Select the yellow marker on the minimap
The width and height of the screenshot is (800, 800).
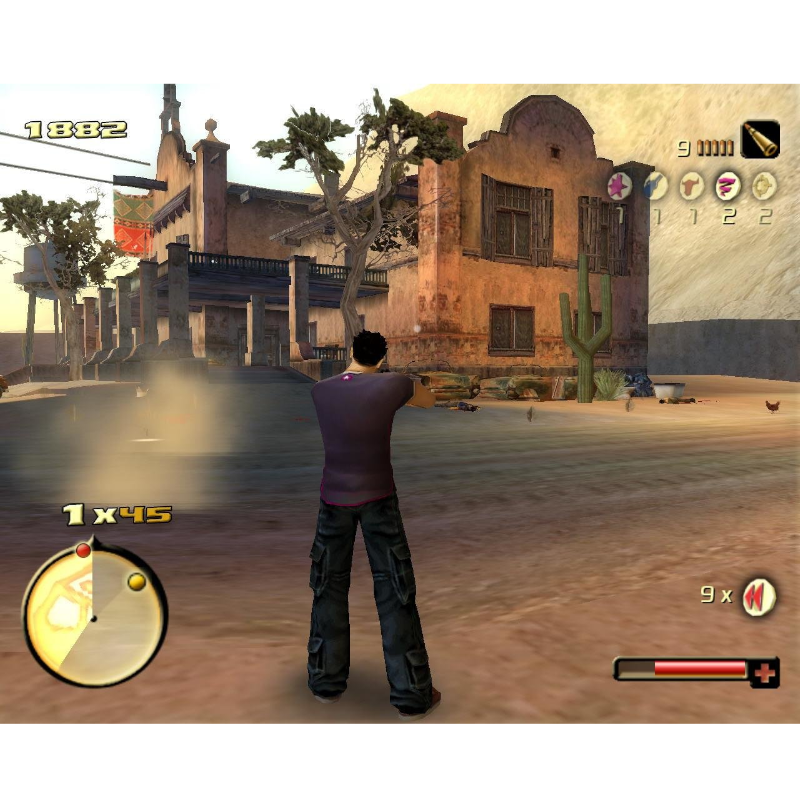[137, 582]
